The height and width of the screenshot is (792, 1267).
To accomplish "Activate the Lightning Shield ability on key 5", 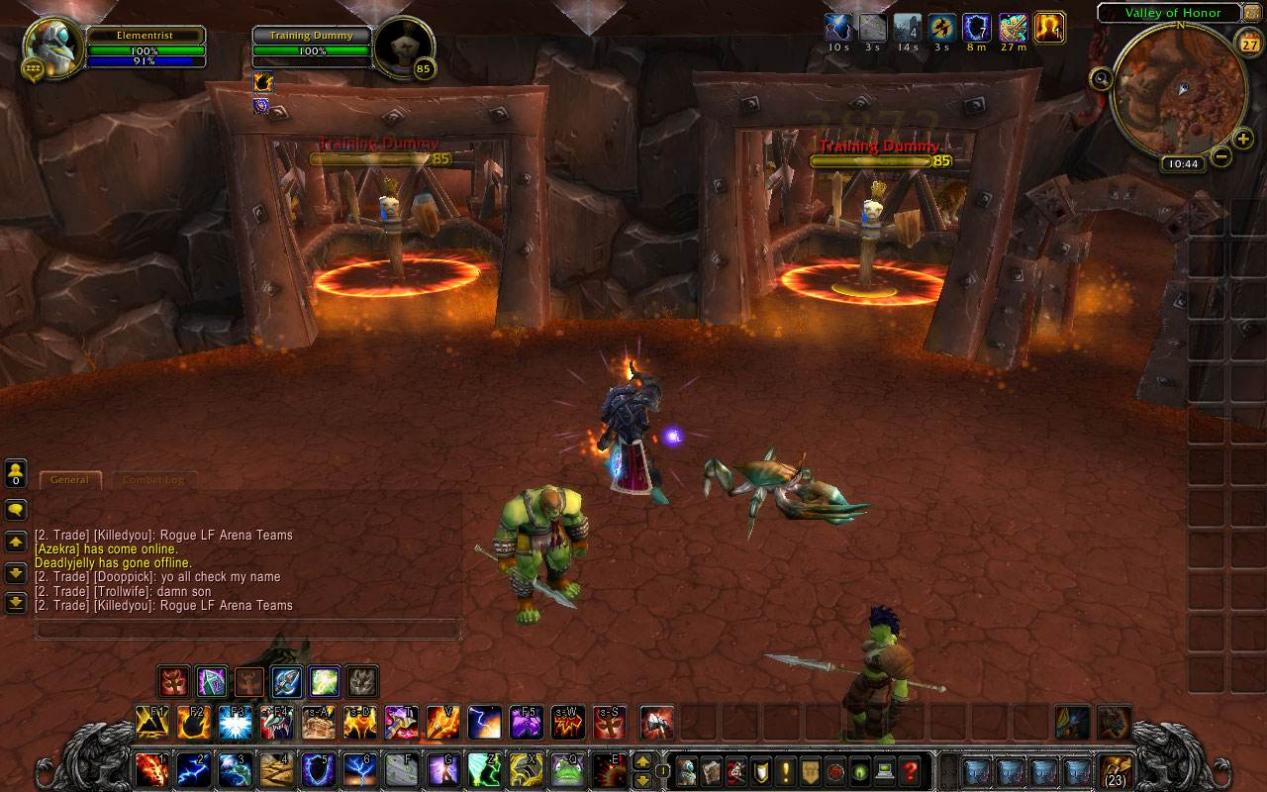I will point(318,769).
